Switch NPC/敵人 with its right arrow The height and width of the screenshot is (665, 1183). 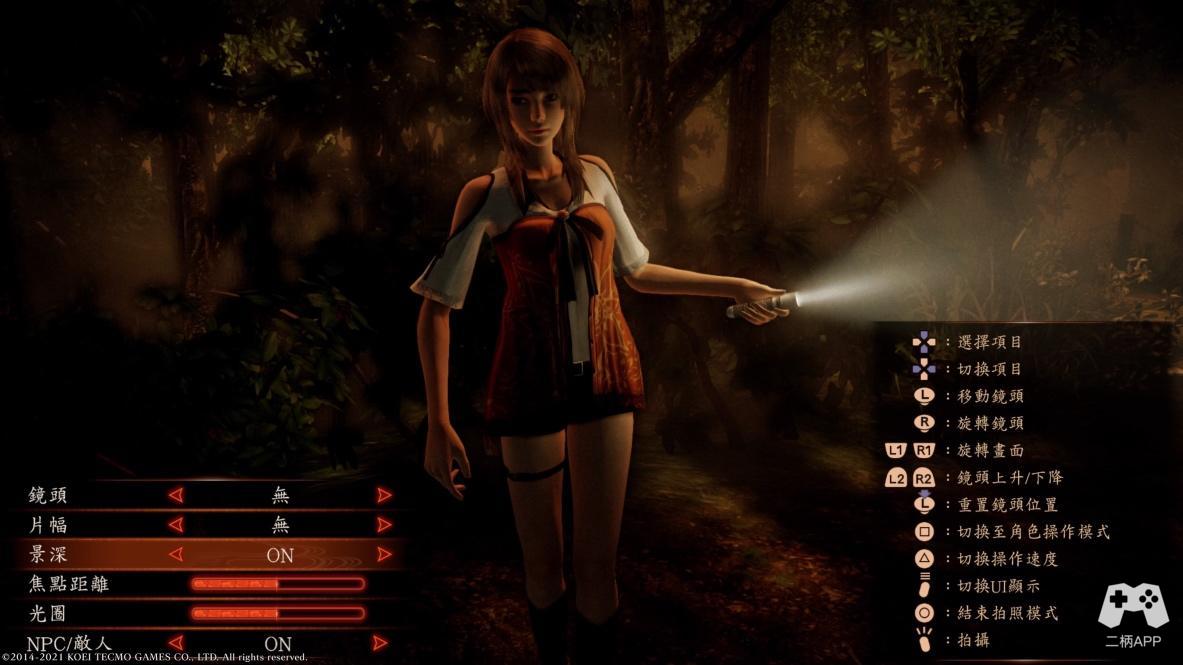coord(380,643)
